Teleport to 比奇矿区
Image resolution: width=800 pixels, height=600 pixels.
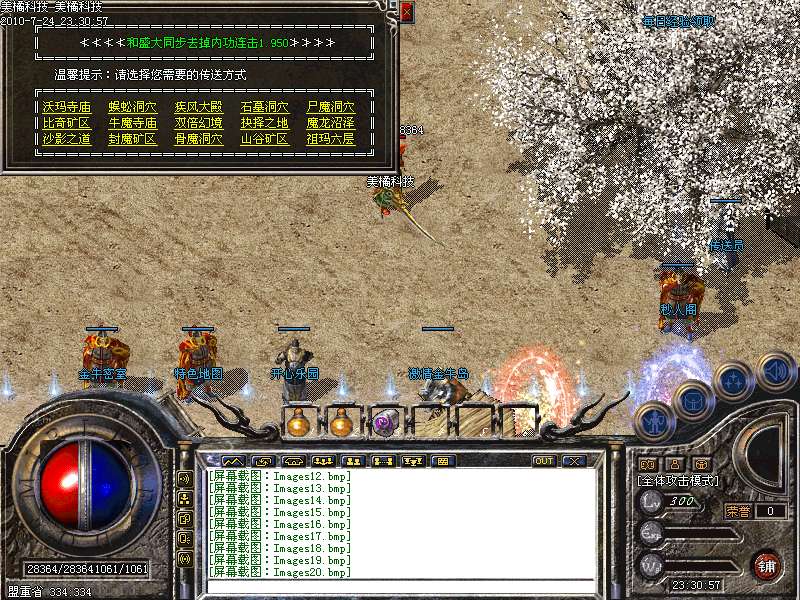point(66,123)
